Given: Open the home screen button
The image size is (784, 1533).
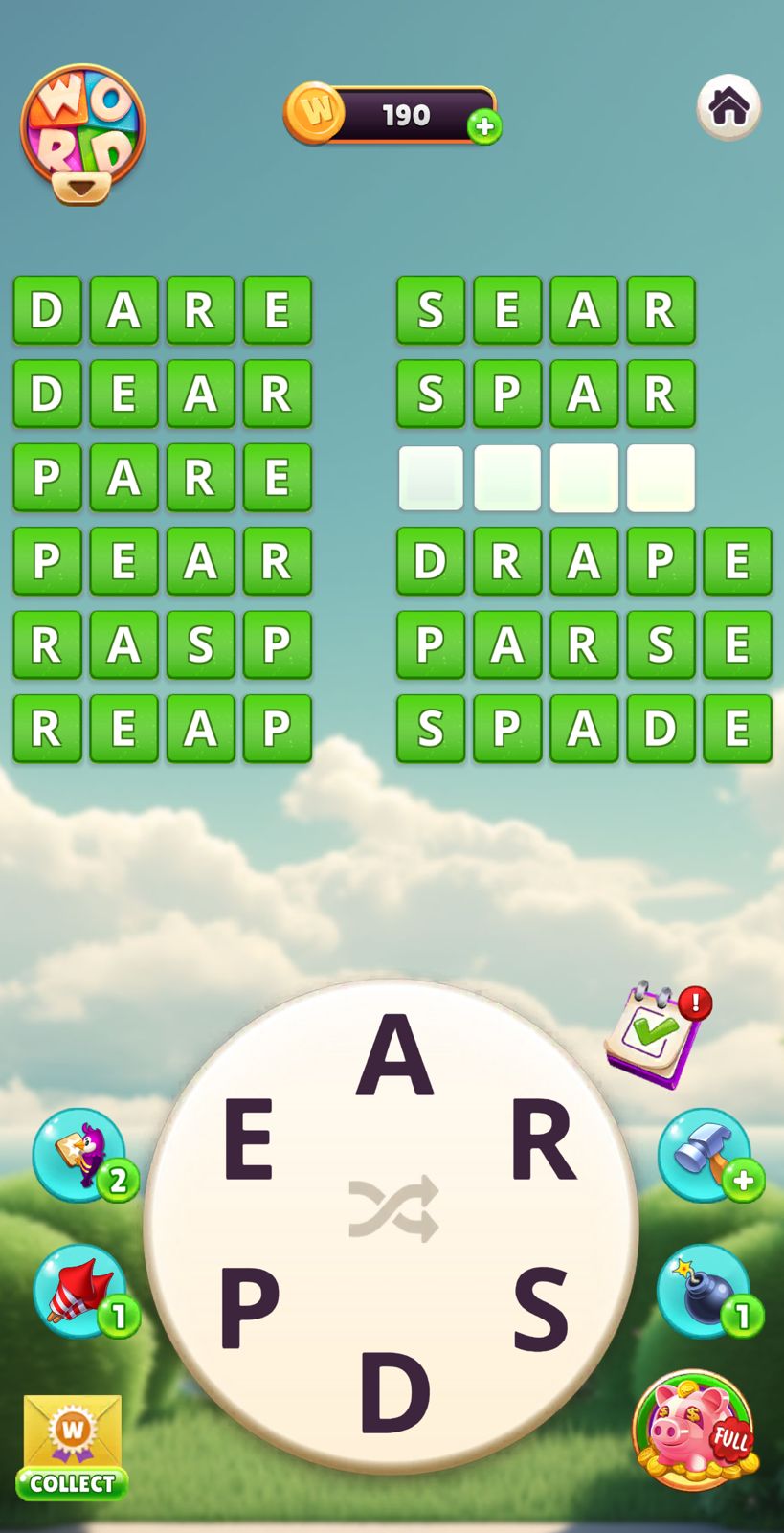Looking at the screenshot, I should 728,106.
